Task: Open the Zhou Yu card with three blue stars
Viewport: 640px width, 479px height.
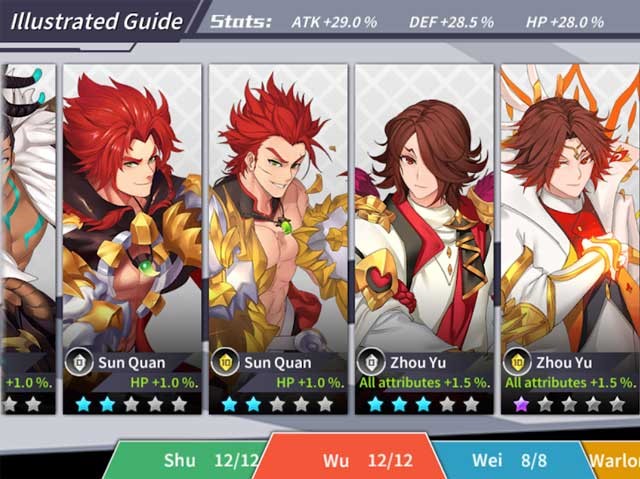Action: point(423,238)
